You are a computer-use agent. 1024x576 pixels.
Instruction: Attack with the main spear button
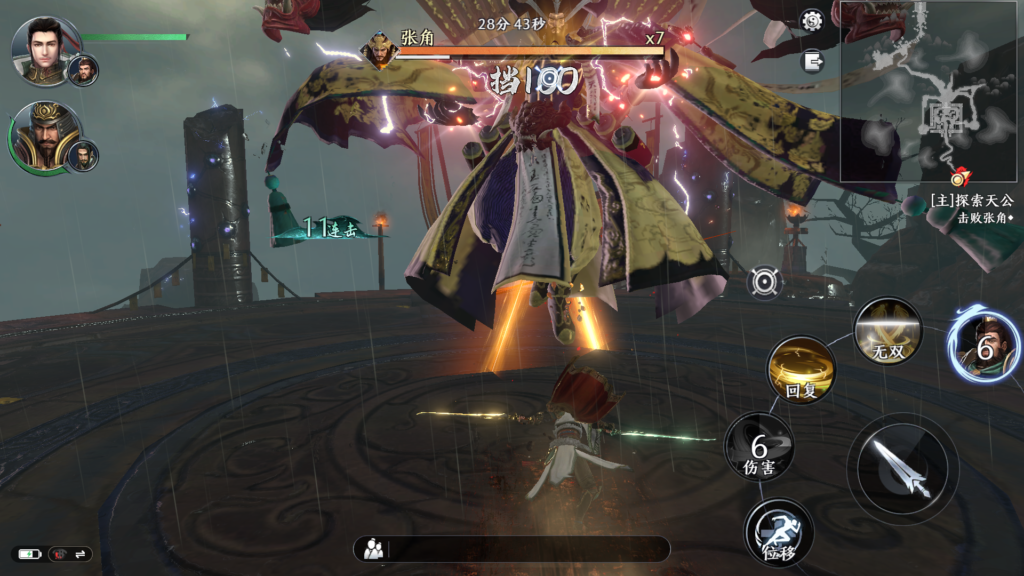[x=903, y=468]
